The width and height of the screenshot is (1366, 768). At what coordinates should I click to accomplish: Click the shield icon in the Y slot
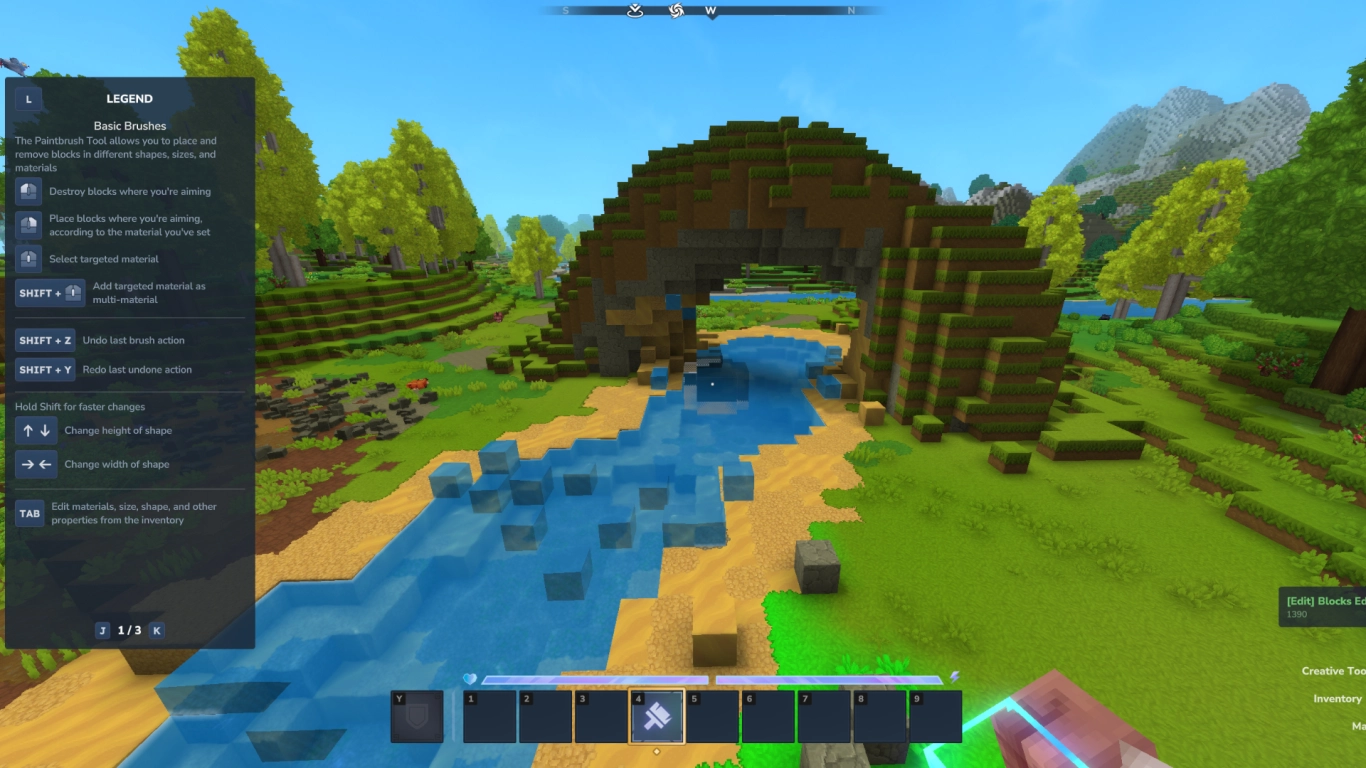(416, 714)
